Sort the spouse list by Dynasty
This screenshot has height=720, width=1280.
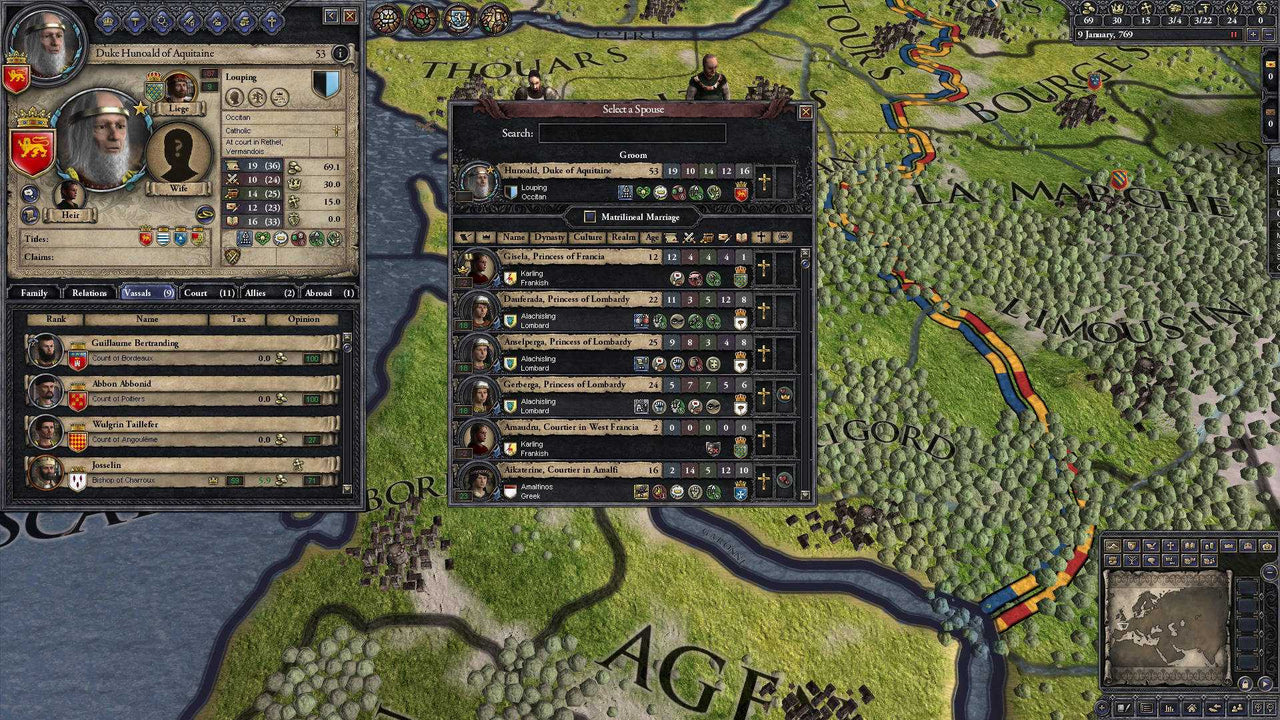[549, 238]
